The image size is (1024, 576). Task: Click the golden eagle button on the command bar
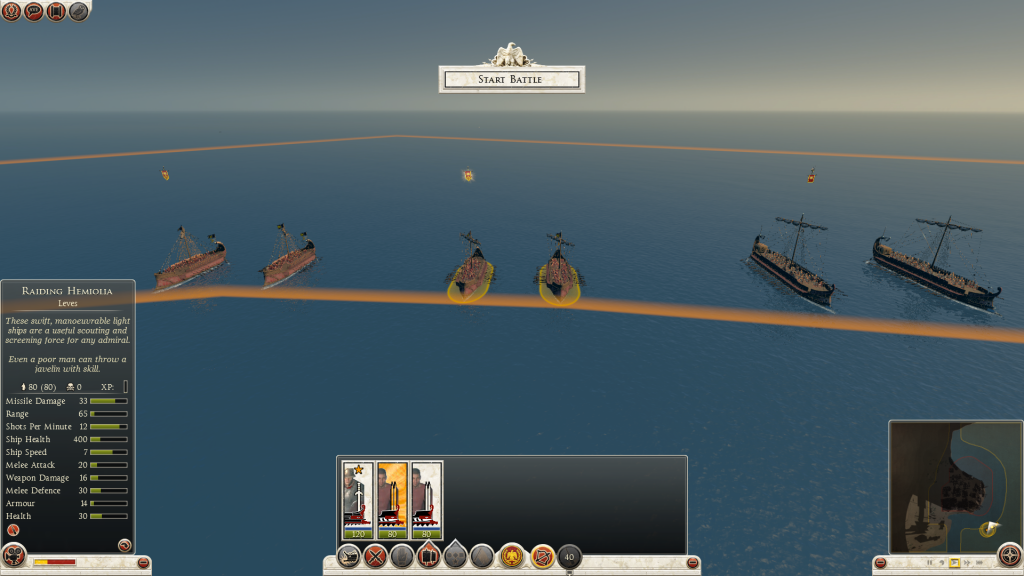coord(512,557)
